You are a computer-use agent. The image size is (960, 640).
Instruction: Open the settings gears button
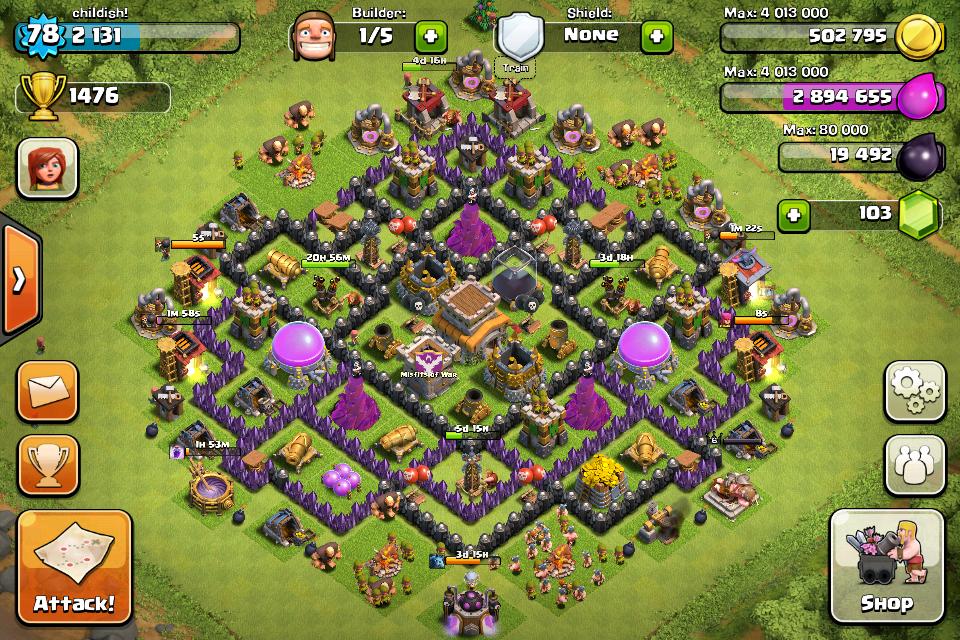click(914, 391)
